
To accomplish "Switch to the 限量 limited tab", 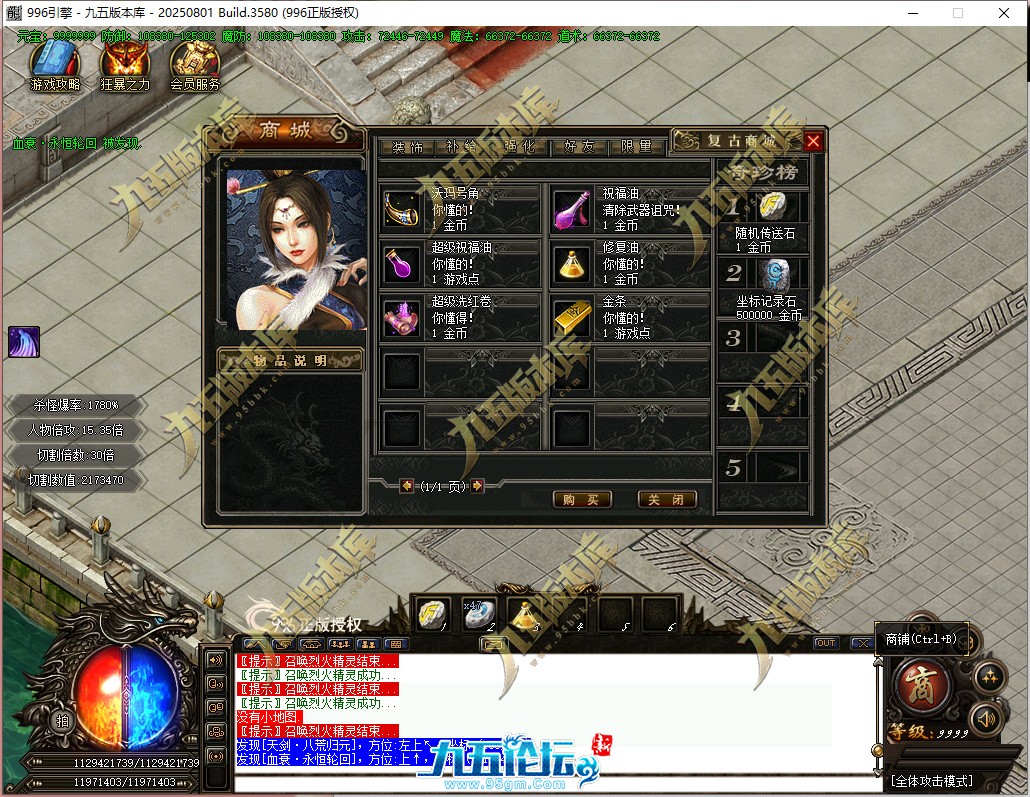I will [x=637, y=146].
